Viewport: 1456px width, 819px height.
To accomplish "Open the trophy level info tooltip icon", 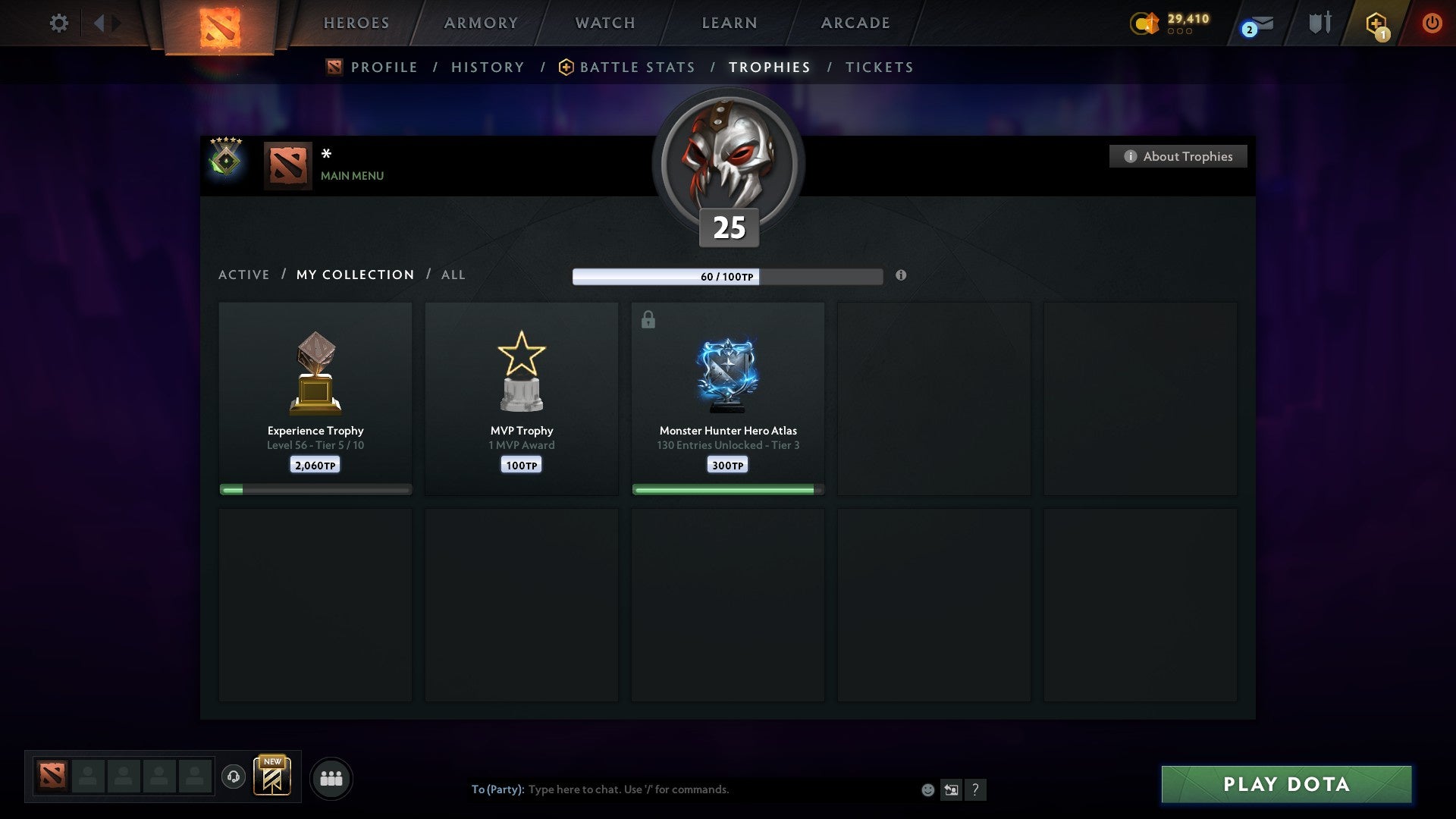I will 901,277.
